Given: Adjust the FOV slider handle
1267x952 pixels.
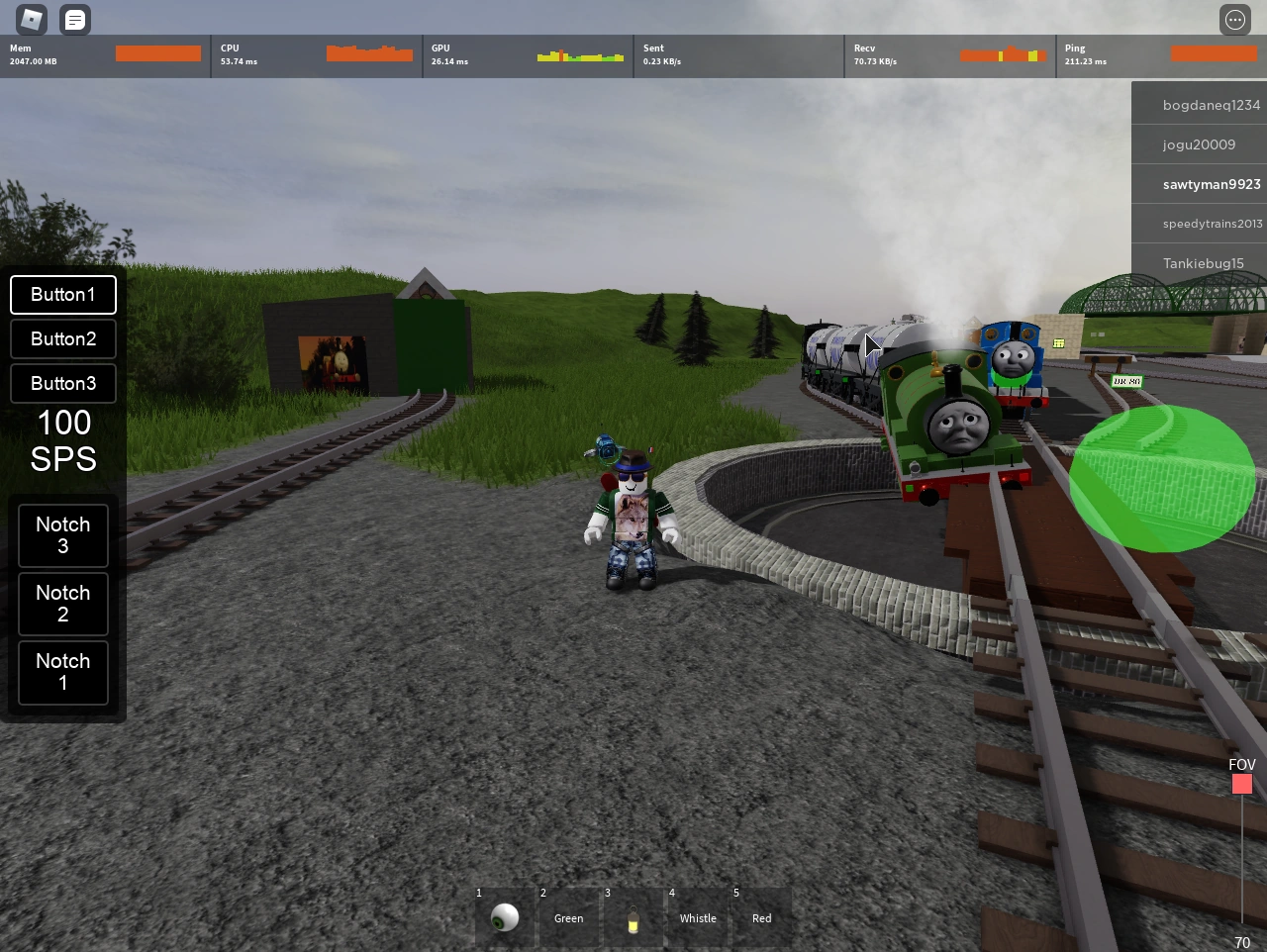Looking at the screenshot, I should [1242, 784].
